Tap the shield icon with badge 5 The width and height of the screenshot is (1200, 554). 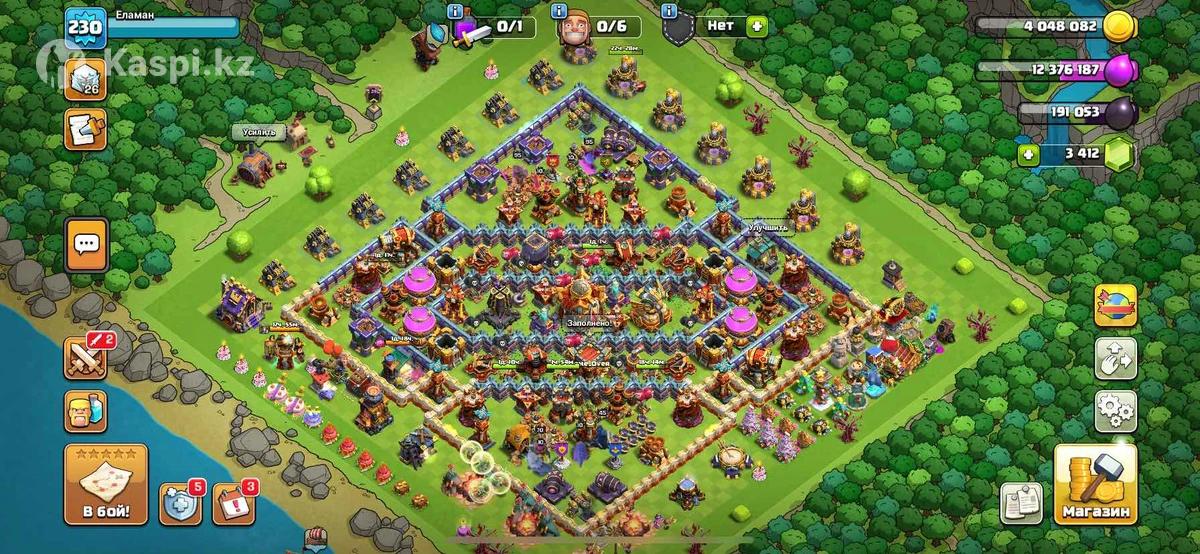click(181, 503)
